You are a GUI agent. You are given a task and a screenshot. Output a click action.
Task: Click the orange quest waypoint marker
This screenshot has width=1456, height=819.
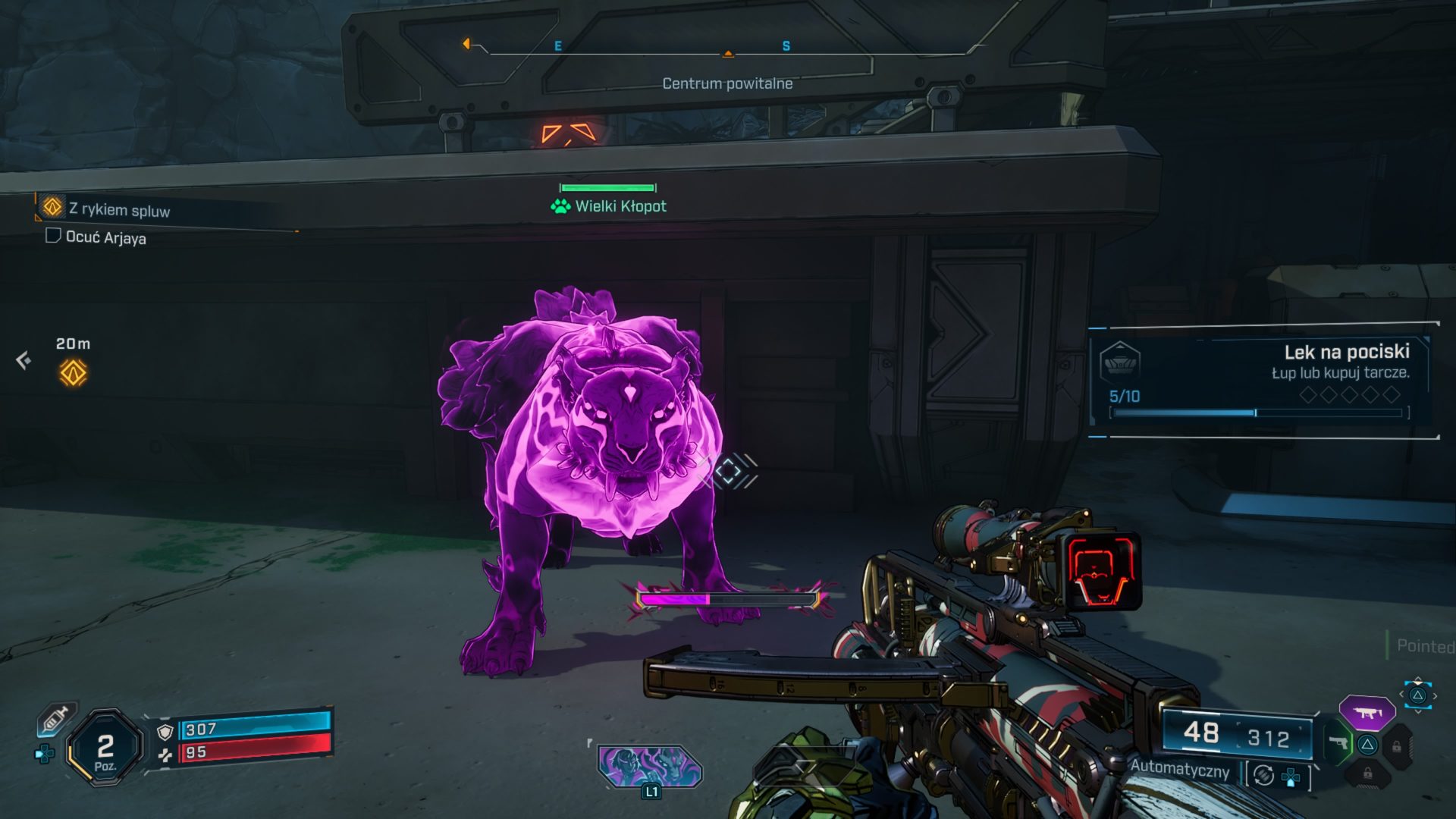coord(74,372)
